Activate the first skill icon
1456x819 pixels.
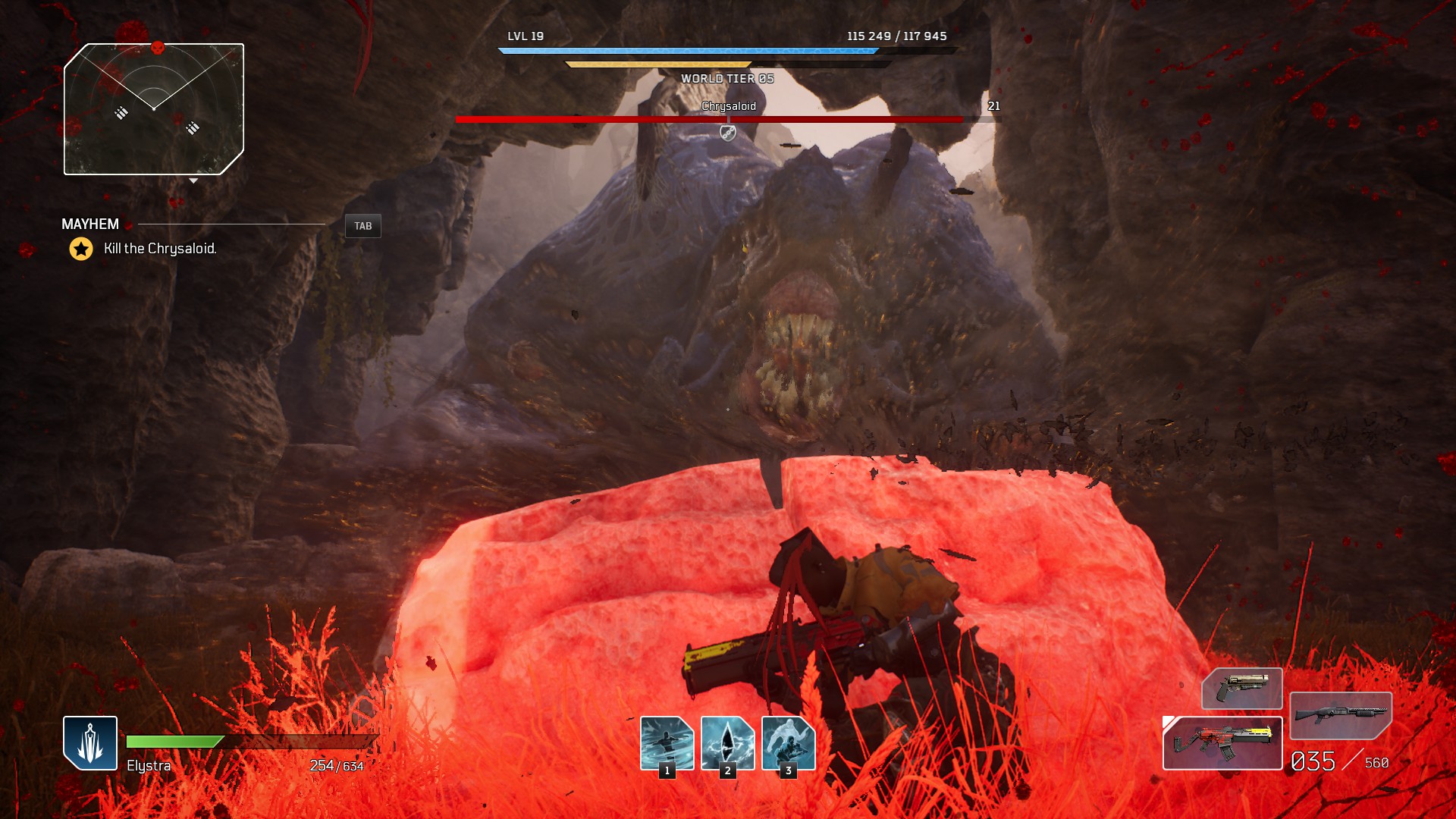(667, 743)
